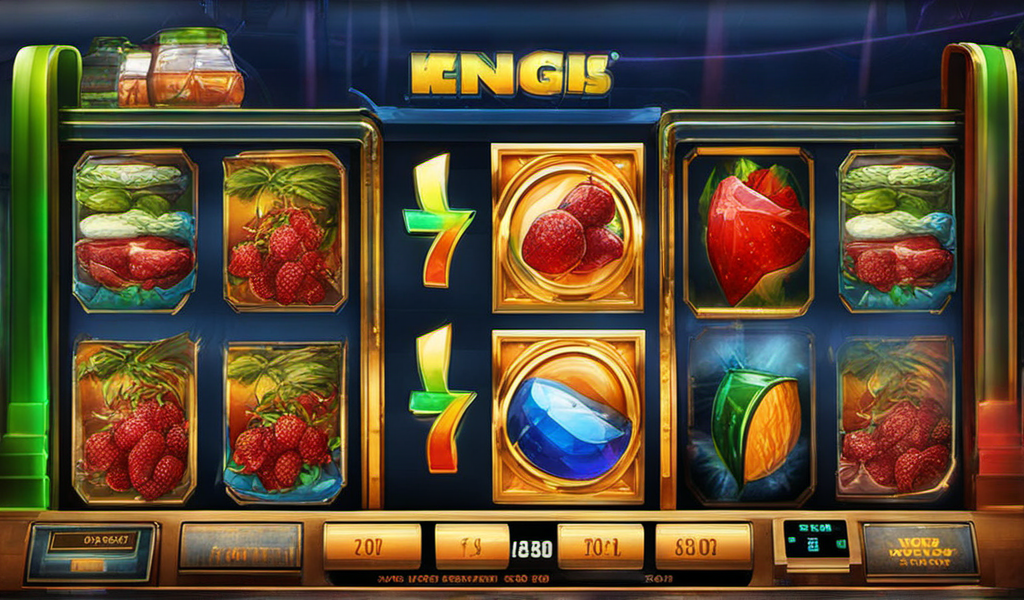Click the gold button labeled 207

pos(372,546)
